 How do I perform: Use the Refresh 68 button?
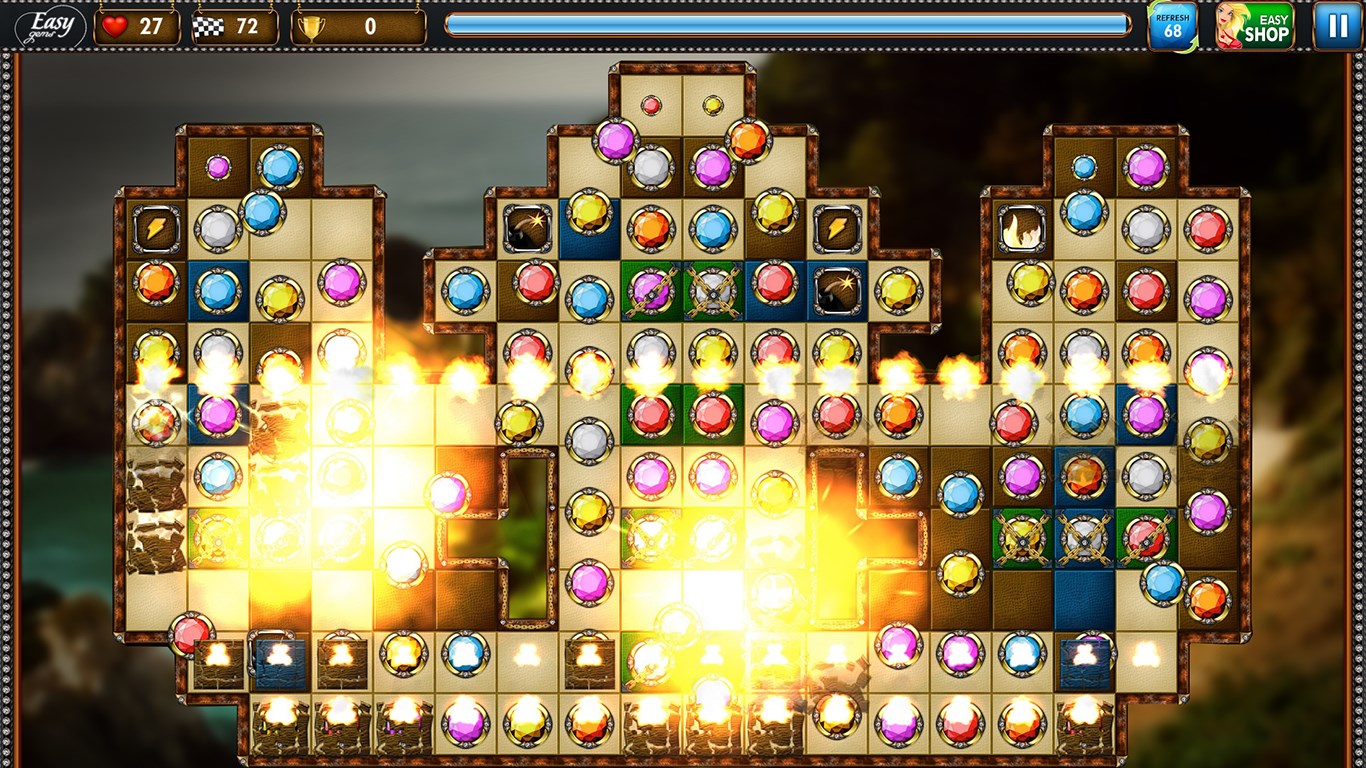coord(1172,26)
